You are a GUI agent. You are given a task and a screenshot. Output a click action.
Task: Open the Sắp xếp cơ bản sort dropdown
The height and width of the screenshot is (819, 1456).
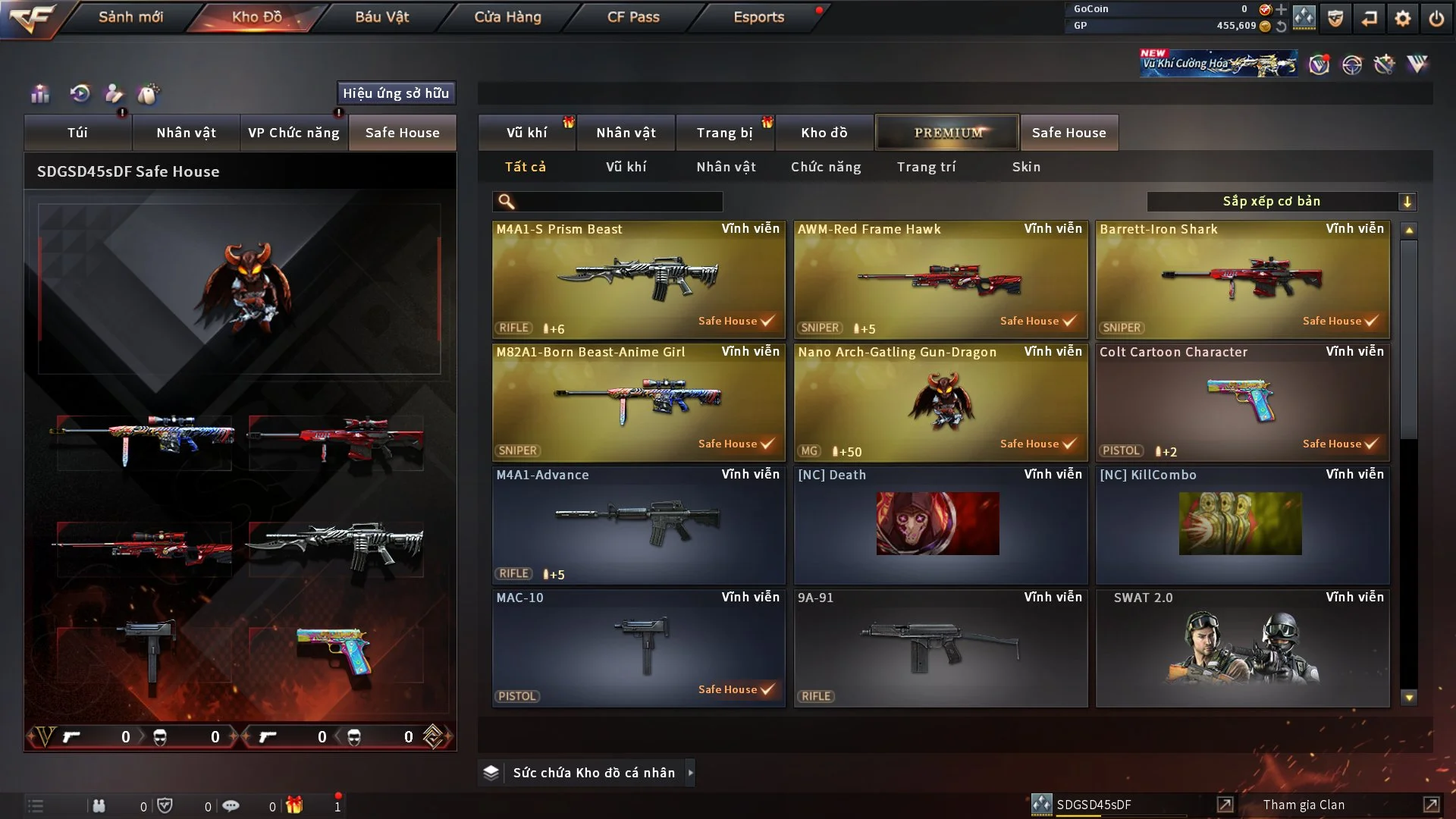(x=1281, y=202)
